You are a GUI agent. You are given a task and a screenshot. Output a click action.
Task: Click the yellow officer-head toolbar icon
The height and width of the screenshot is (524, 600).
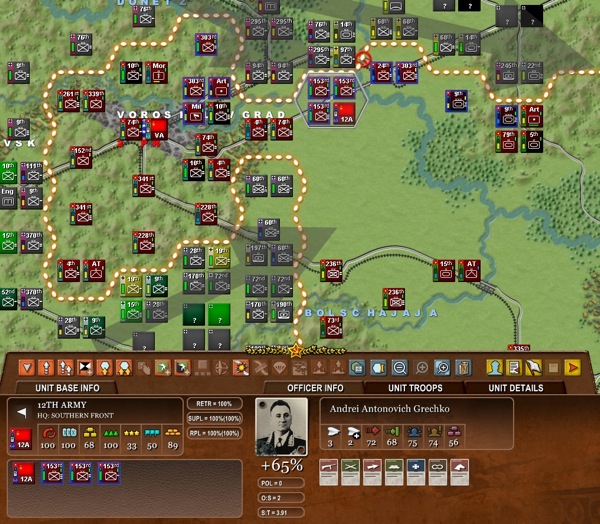[x=493, y=367]
